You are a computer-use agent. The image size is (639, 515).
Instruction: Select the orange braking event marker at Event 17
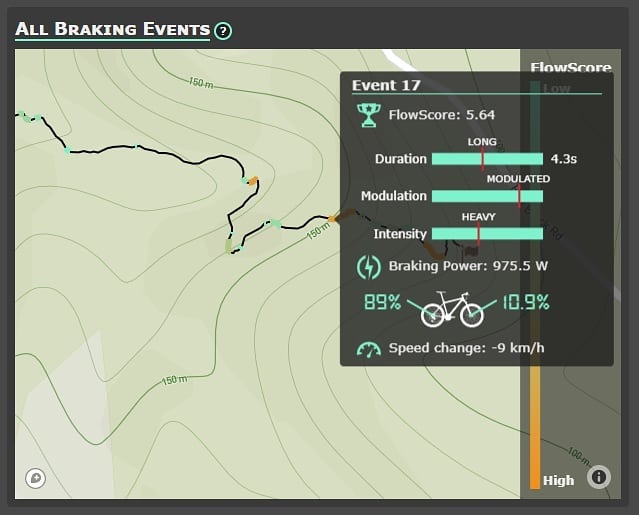[x=333, y=217]
